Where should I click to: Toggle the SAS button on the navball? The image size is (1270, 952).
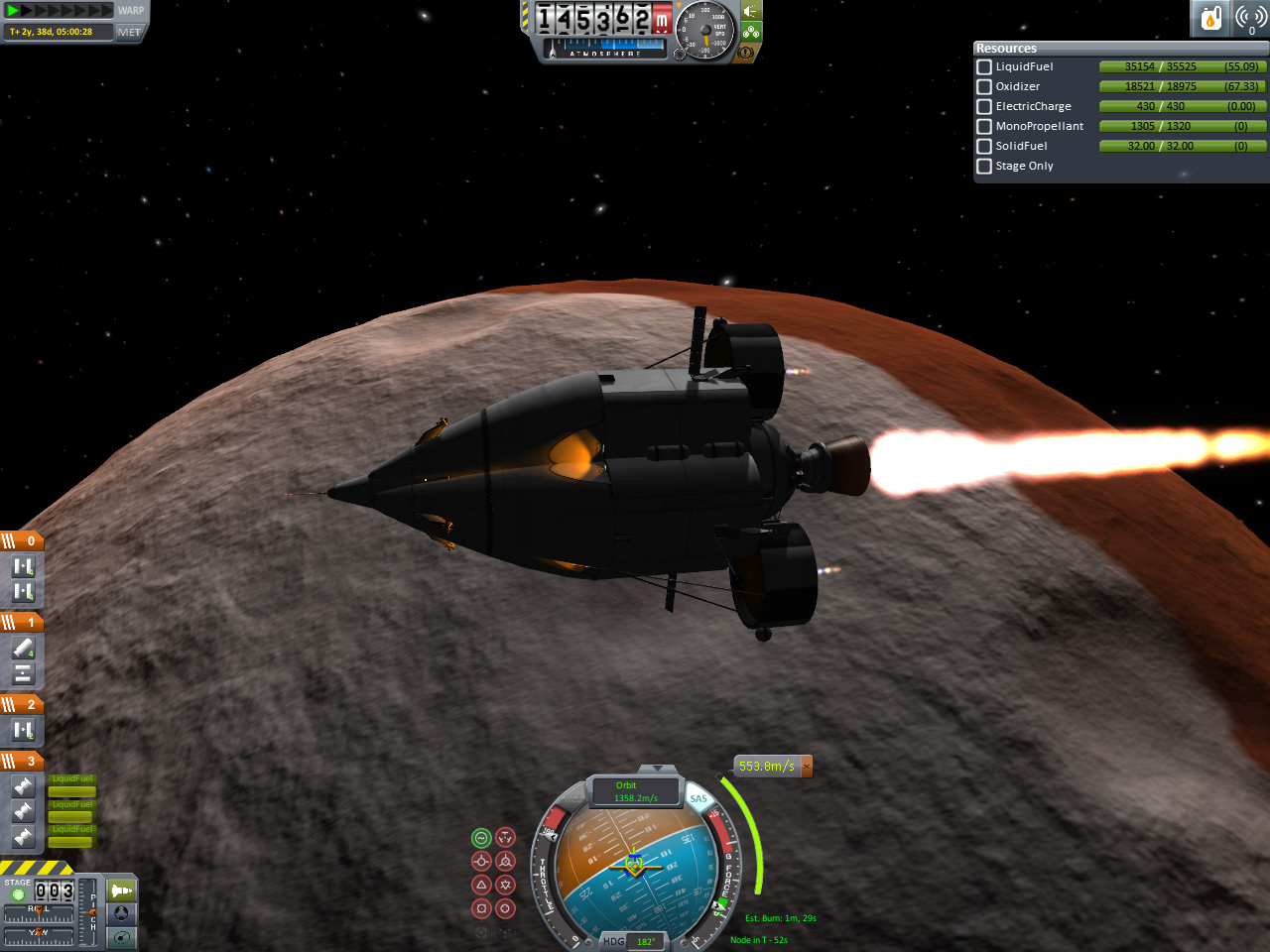(x=698, y=799)
